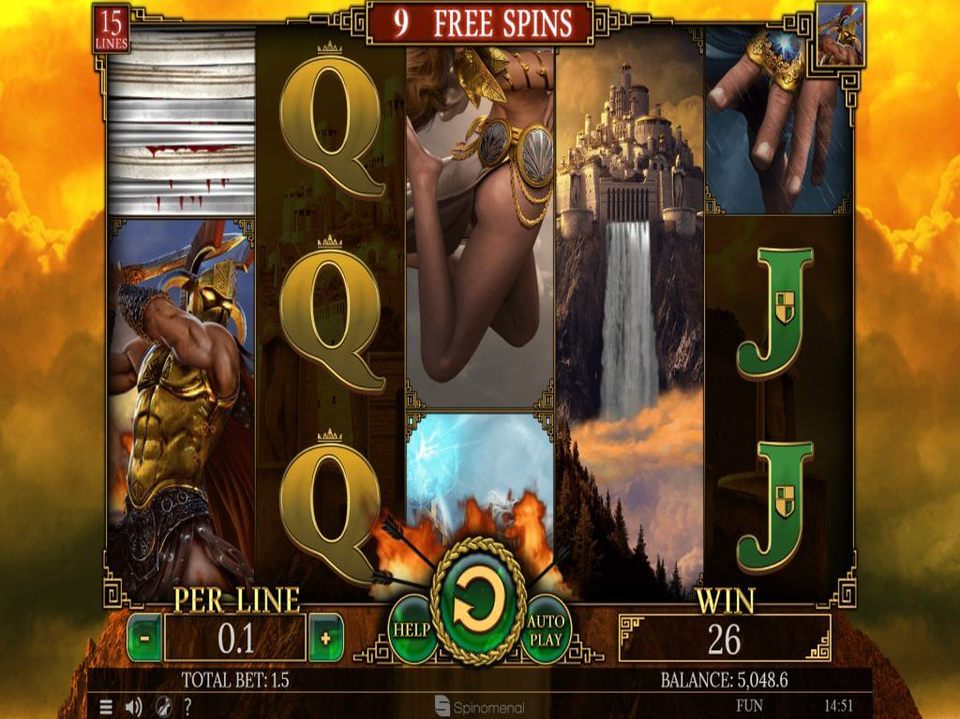Image resolution: width=960 pixels, height=719 pixels.
Task: Open the hamburger menu in the bottom bar
Action: 106,706
